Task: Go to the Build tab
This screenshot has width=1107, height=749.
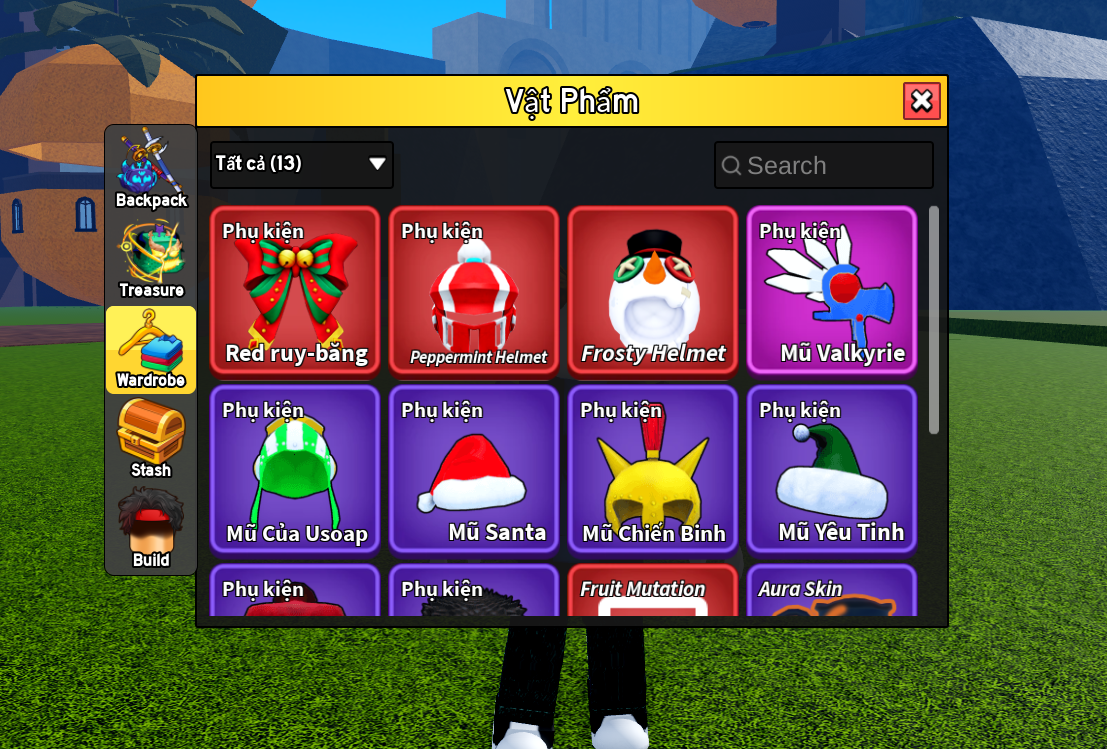Action: pos(151,528)
